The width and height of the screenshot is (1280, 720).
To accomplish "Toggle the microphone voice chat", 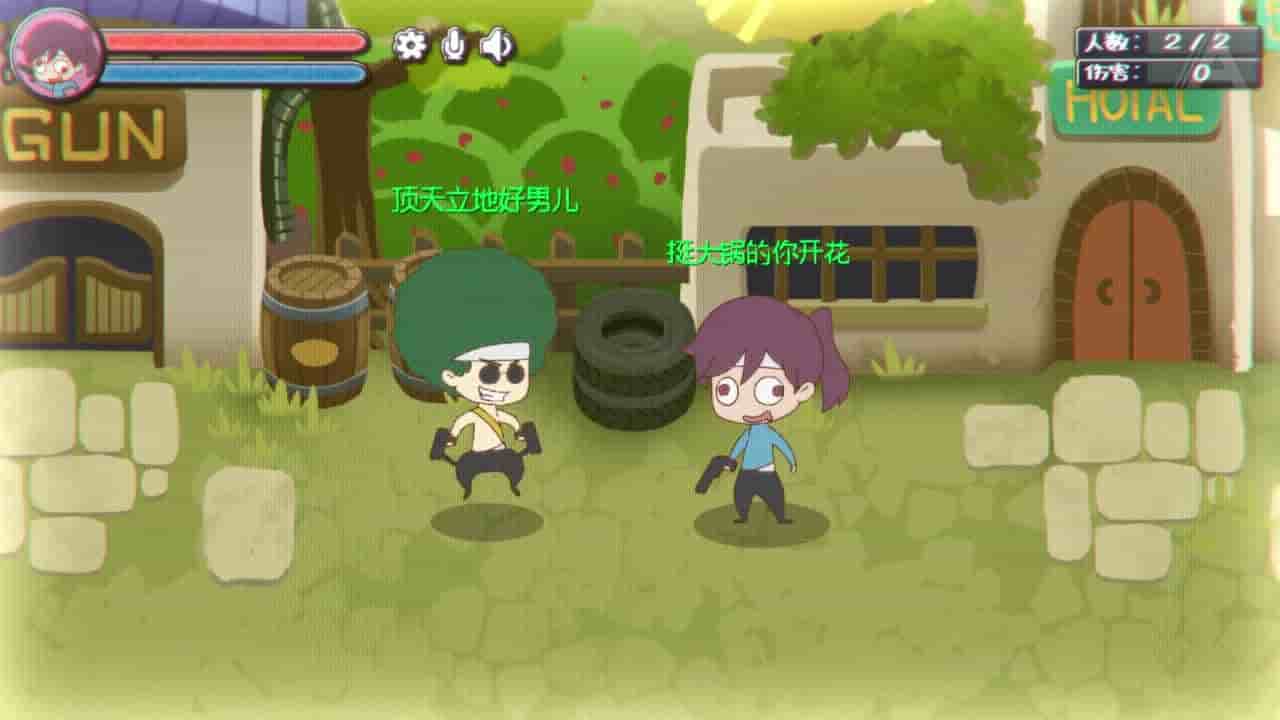I will pyautogui.click(x=456, y=44).
